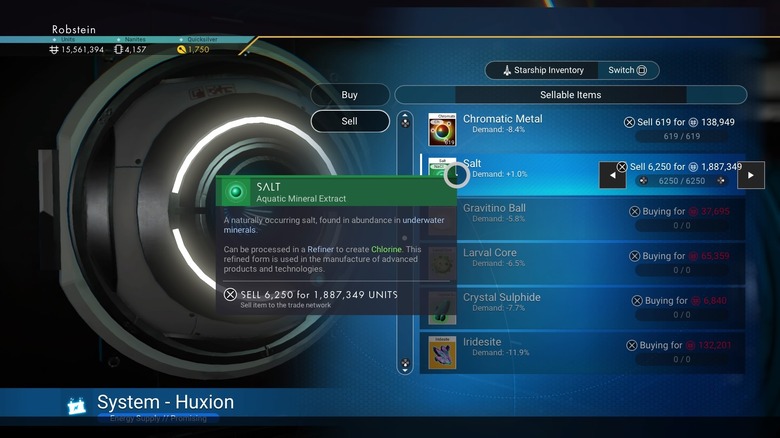
Task: Click the scroll-up arrow of item list
Action: (x=405, y=121)
